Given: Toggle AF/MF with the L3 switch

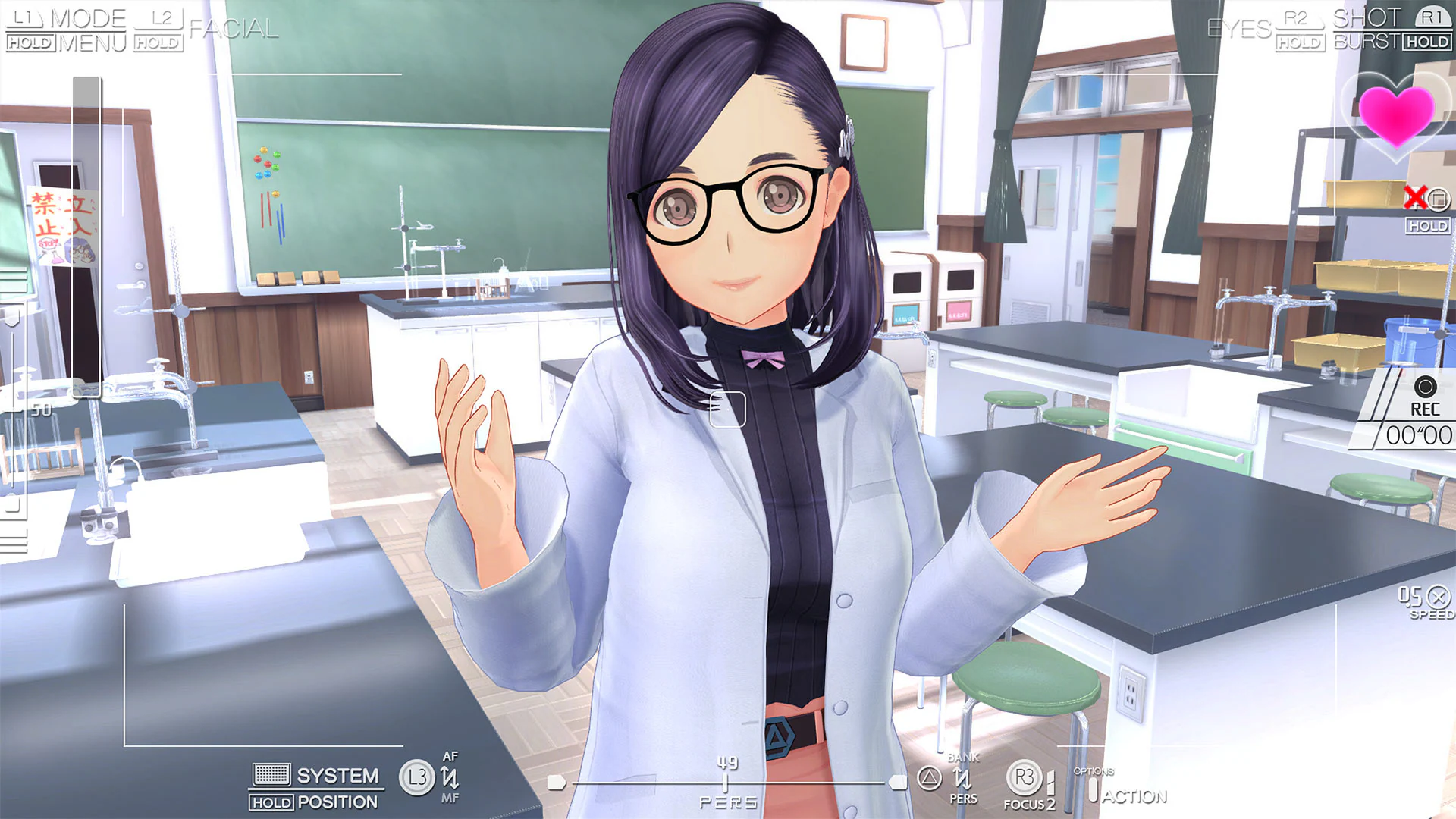Looking at the screenshot, I should [x=416, y=777].
